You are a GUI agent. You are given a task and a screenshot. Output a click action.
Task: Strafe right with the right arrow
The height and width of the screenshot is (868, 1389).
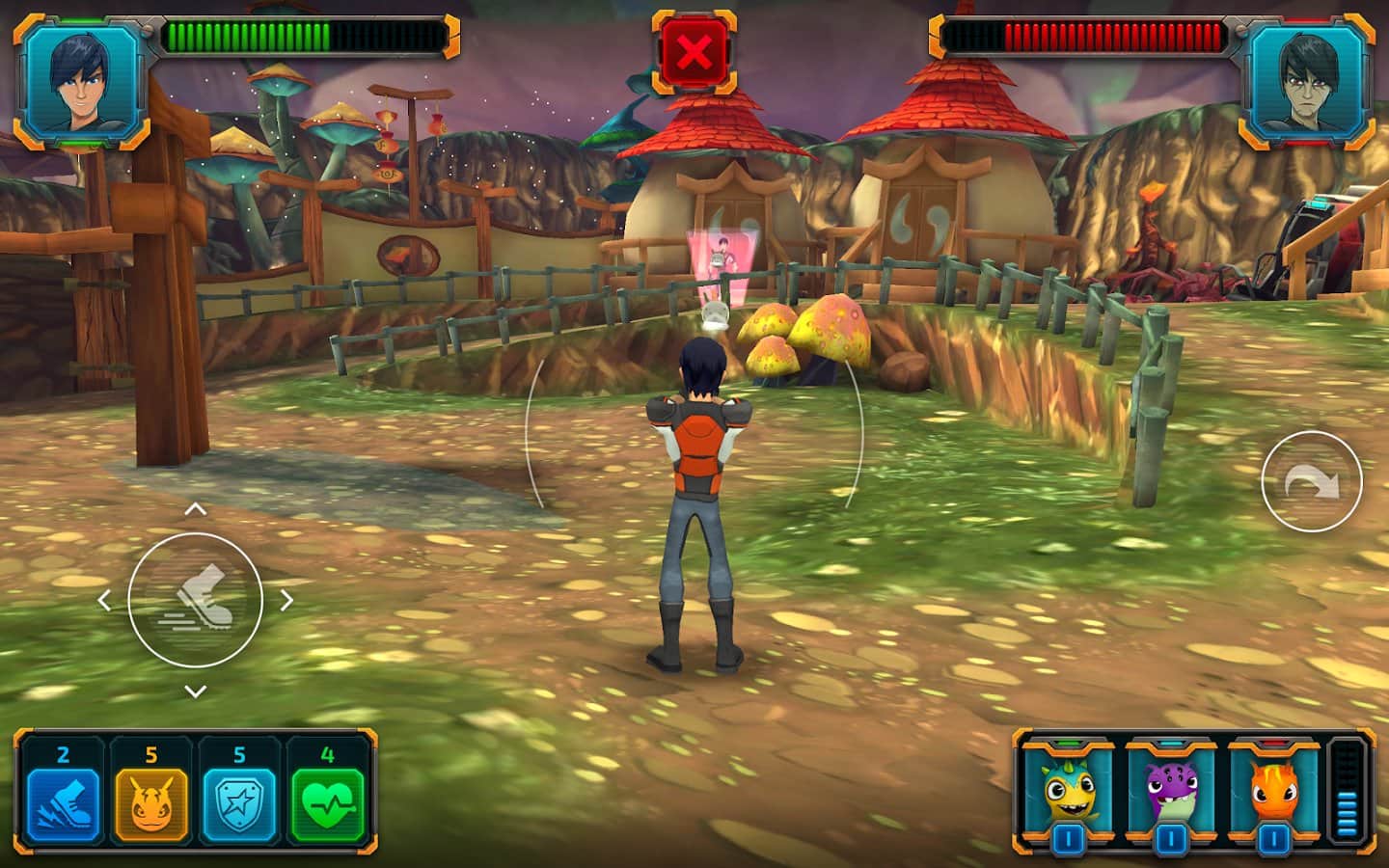click(x=286, y=600)
